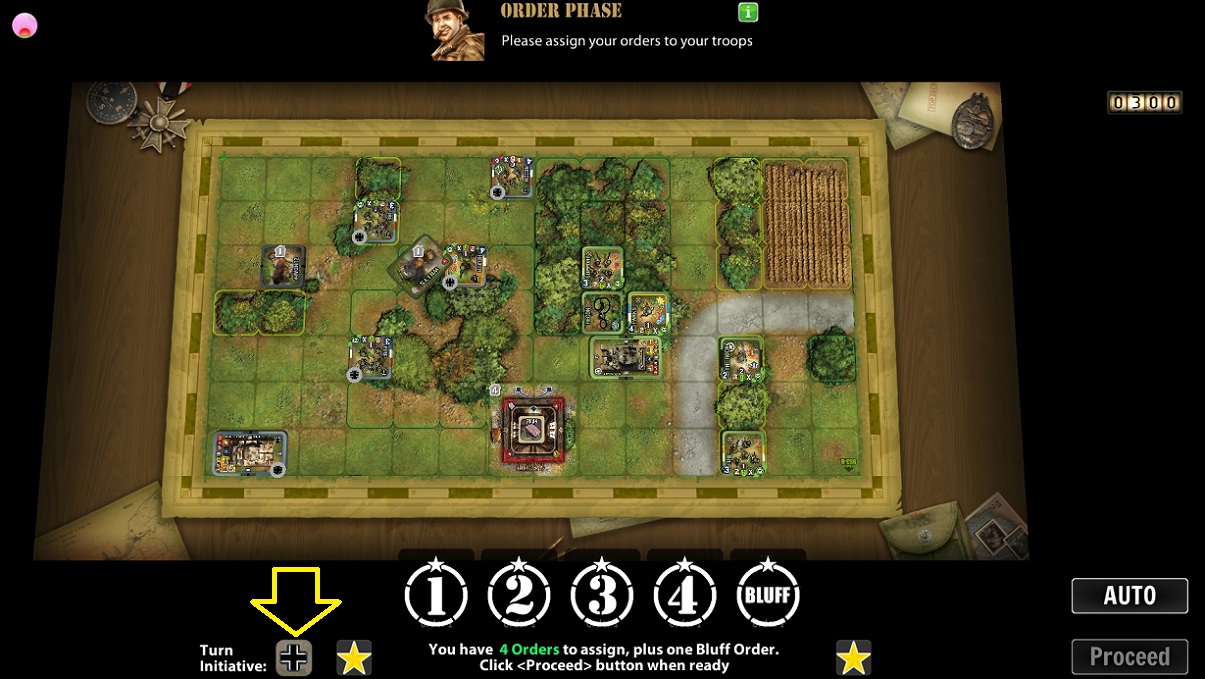1205x679 pixels.
Task: Select the German cross initiative icon
Action: (294, 657)
